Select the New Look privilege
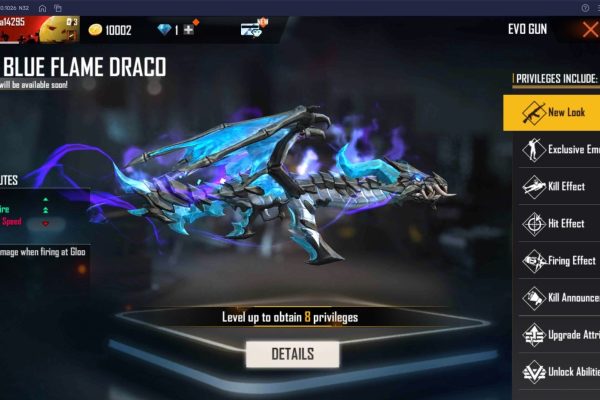Viewport: 600px width, 400px height. point(552,112)
